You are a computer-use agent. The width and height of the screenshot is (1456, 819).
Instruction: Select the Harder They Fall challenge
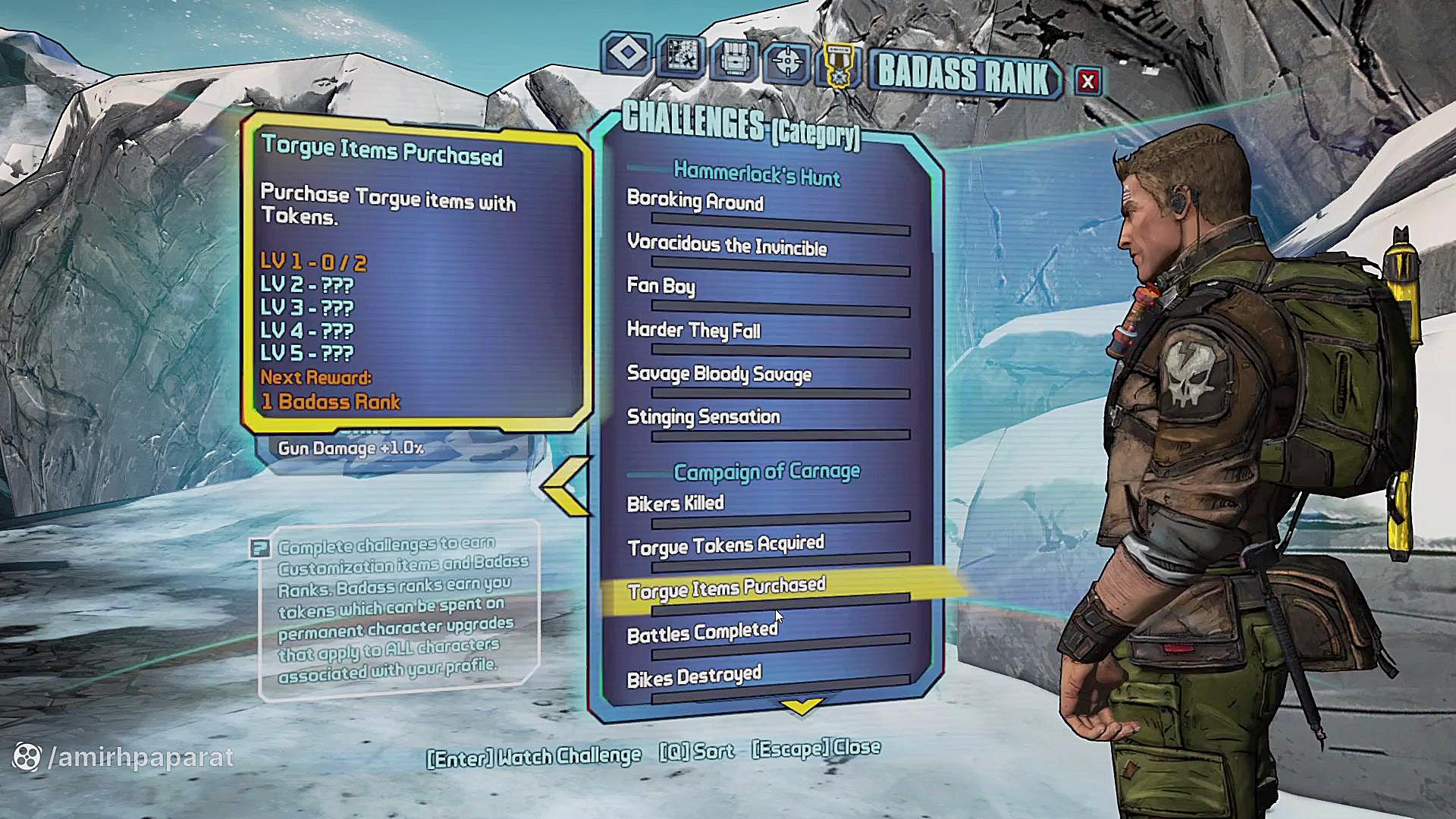(693, 330)
